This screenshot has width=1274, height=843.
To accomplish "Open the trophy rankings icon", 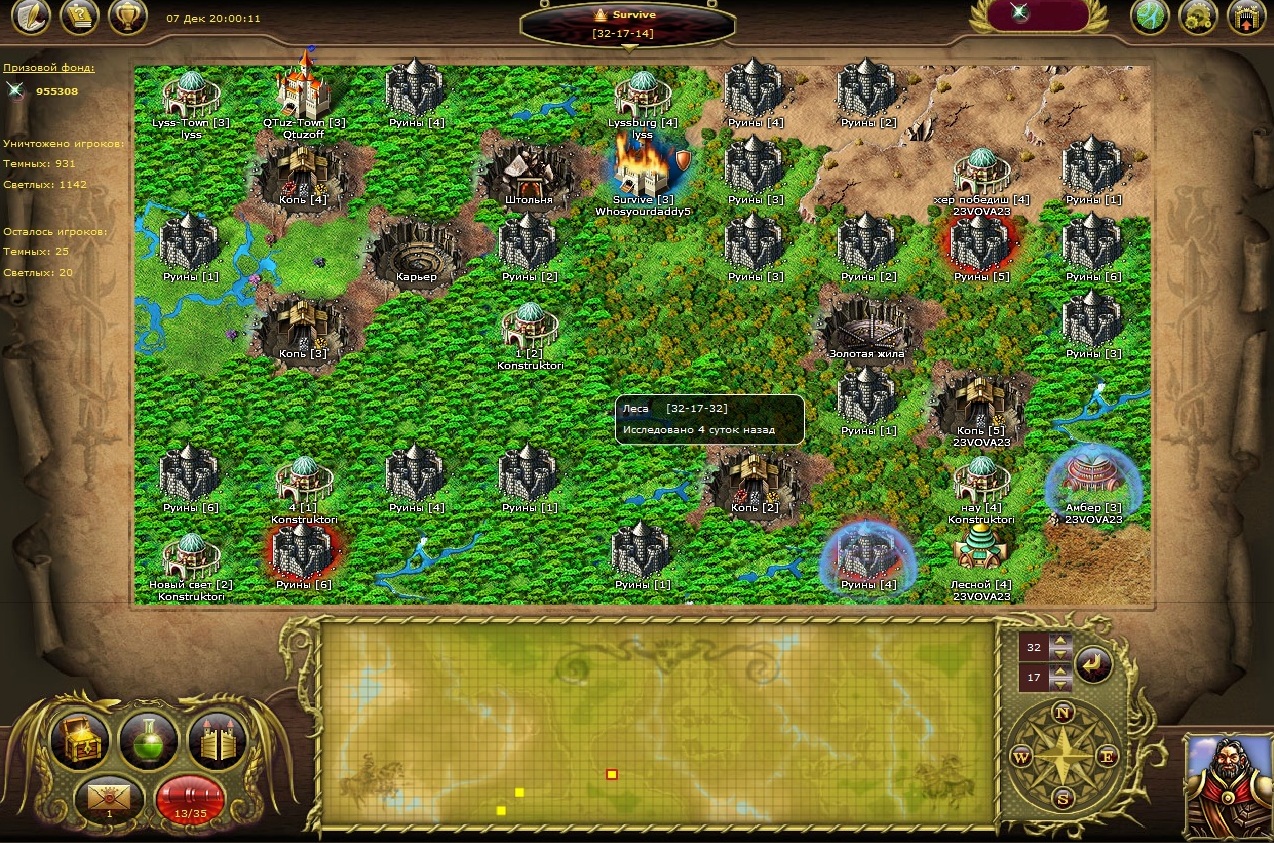I will (x=128, y=17).
